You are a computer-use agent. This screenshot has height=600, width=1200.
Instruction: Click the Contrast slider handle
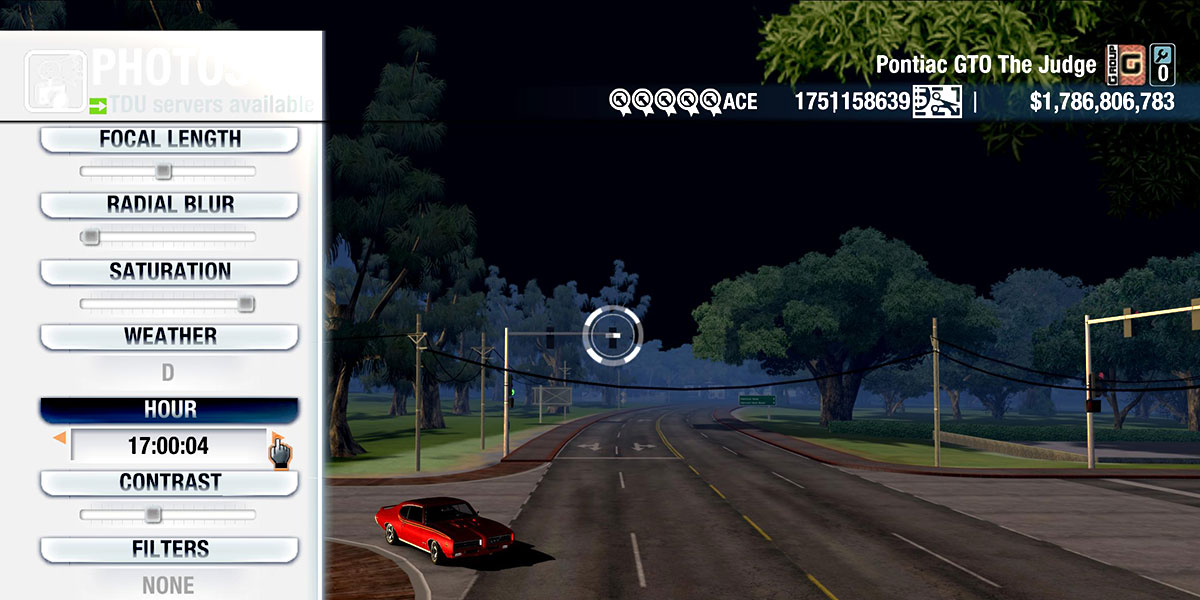point(152,515)
